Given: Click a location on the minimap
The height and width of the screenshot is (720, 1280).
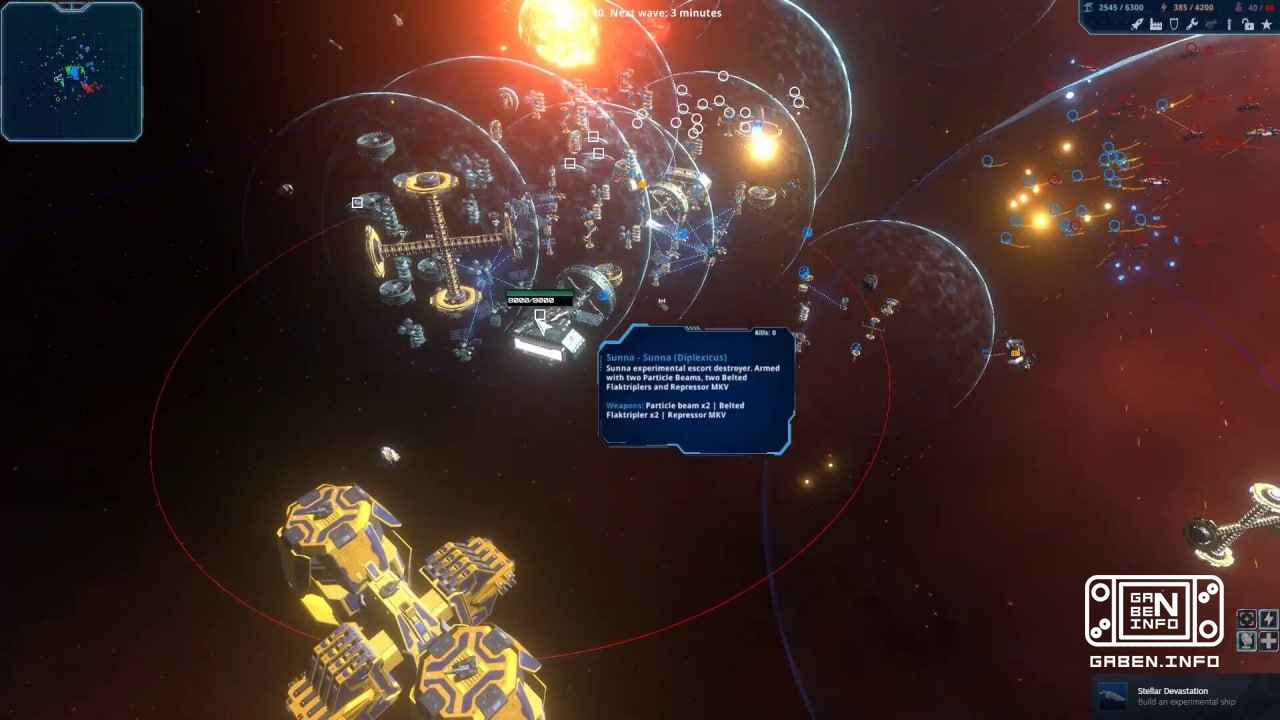Looking at the screenshot, I should pyautogui.click(x=72, y=72).
